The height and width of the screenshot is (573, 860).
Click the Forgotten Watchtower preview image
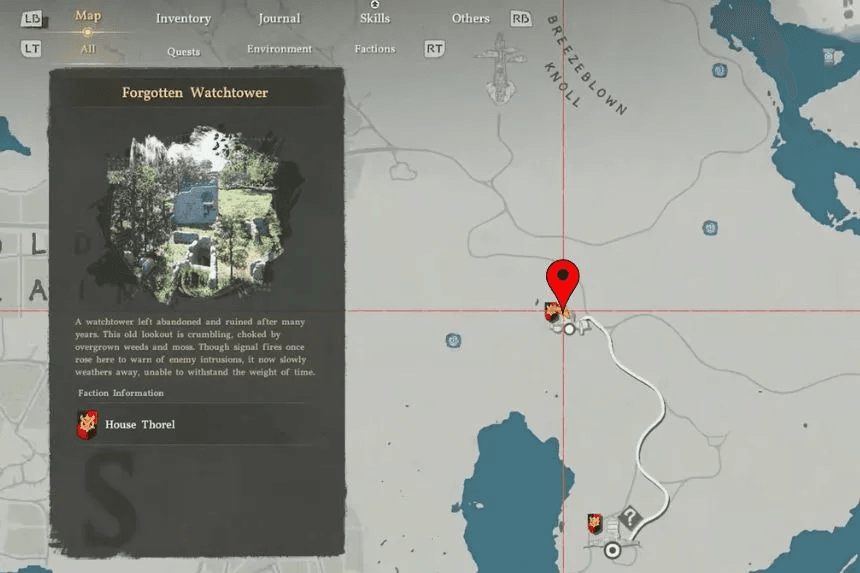[195, 210]
